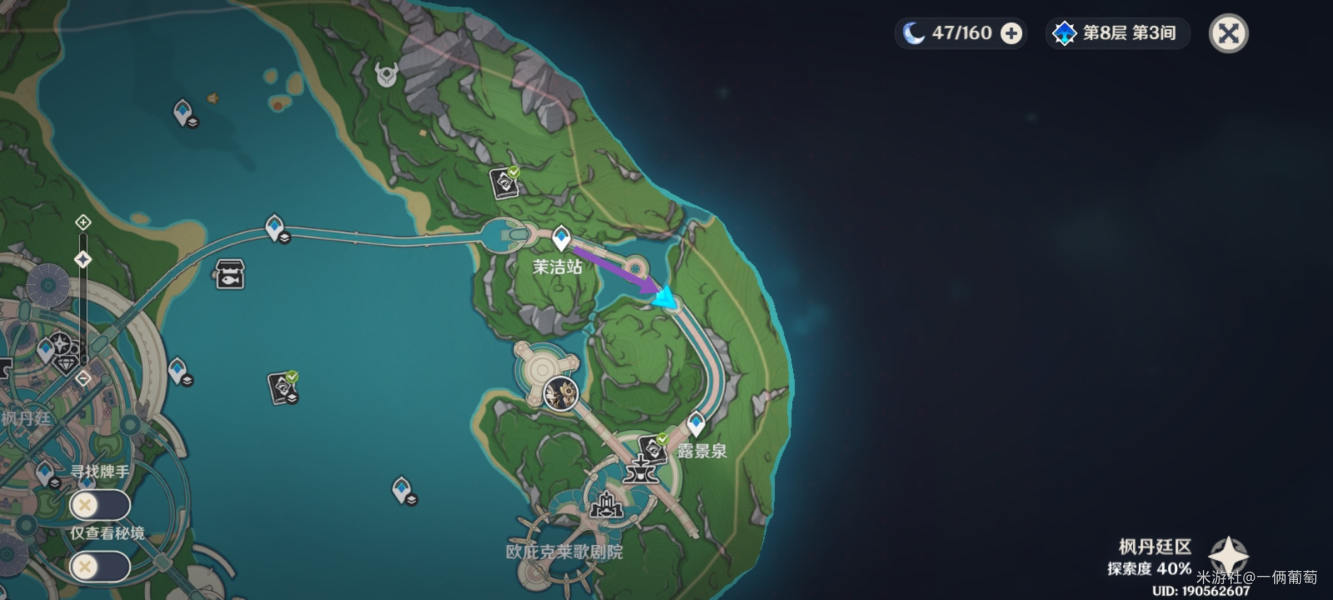Screen dimensions: 1333x600
Task: Select the boss portrait map marker
Action: coord(561,392)
